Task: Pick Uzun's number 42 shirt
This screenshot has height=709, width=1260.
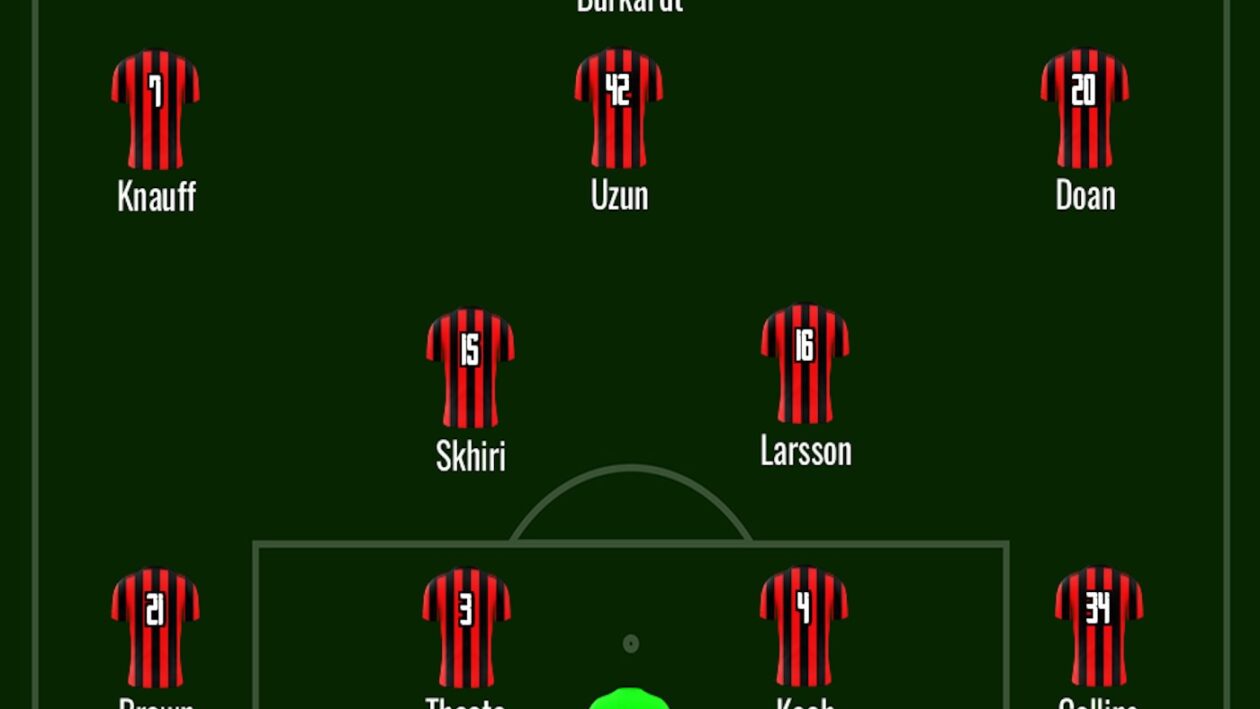Action: pos(619,108)
